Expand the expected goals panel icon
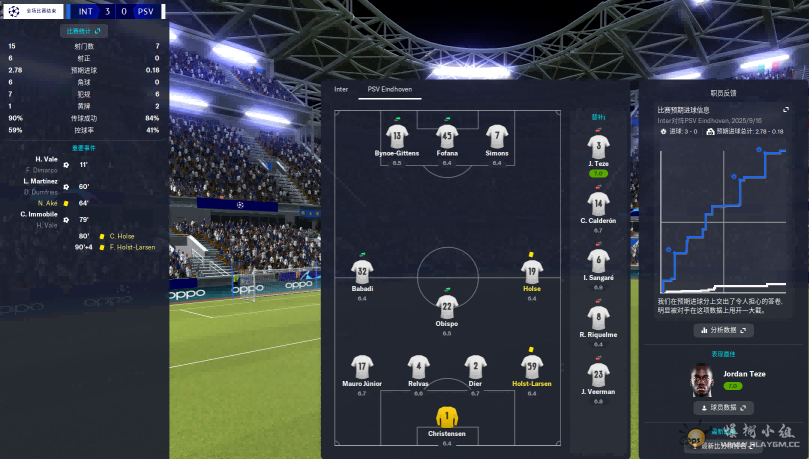 click(x=786, y=110)
